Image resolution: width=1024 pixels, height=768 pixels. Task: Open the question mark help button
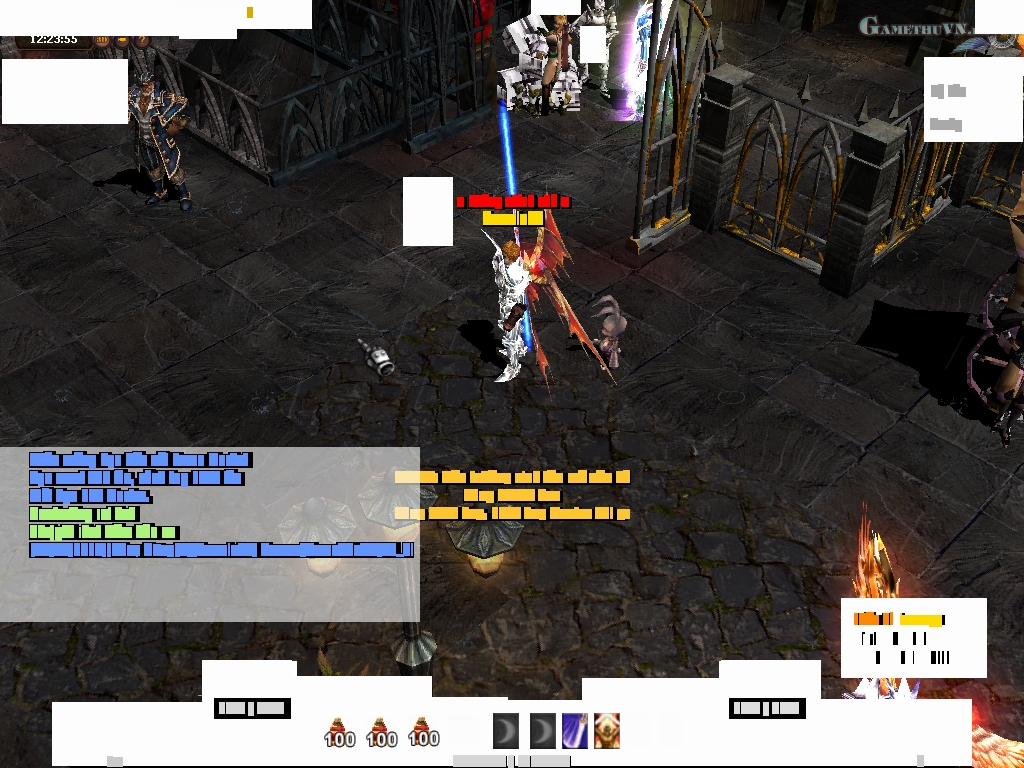click(x=141, y=41)
